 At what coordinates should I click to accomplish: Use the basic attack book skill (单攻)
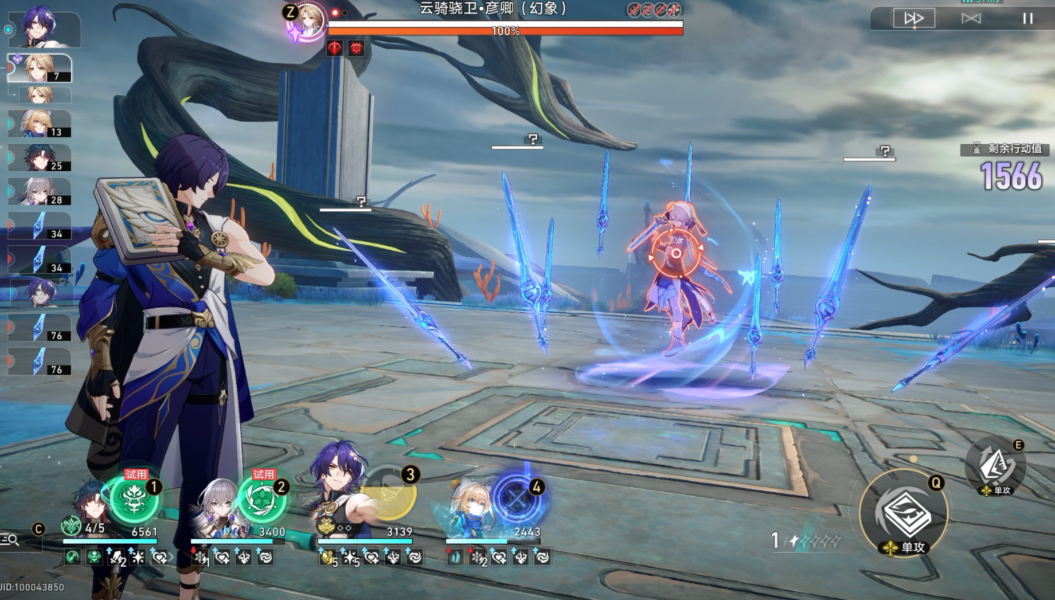click(x=903, y=513)
